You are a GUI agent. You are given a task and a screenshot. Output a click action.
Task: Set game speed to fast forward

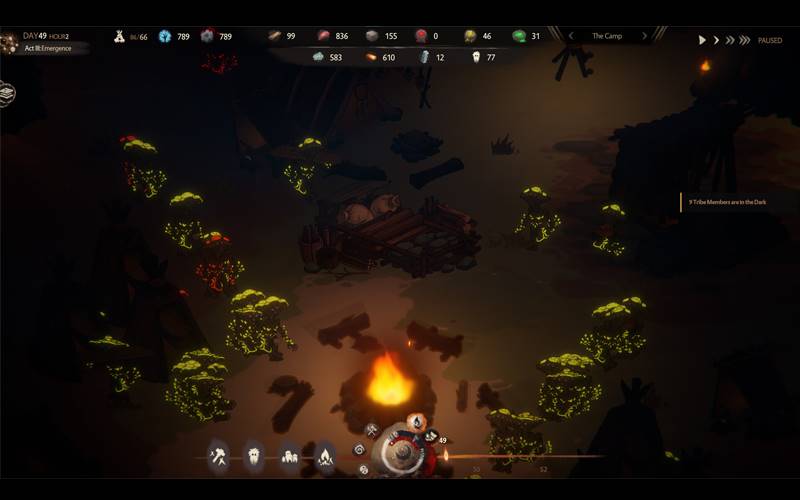(x=730, y=40)
